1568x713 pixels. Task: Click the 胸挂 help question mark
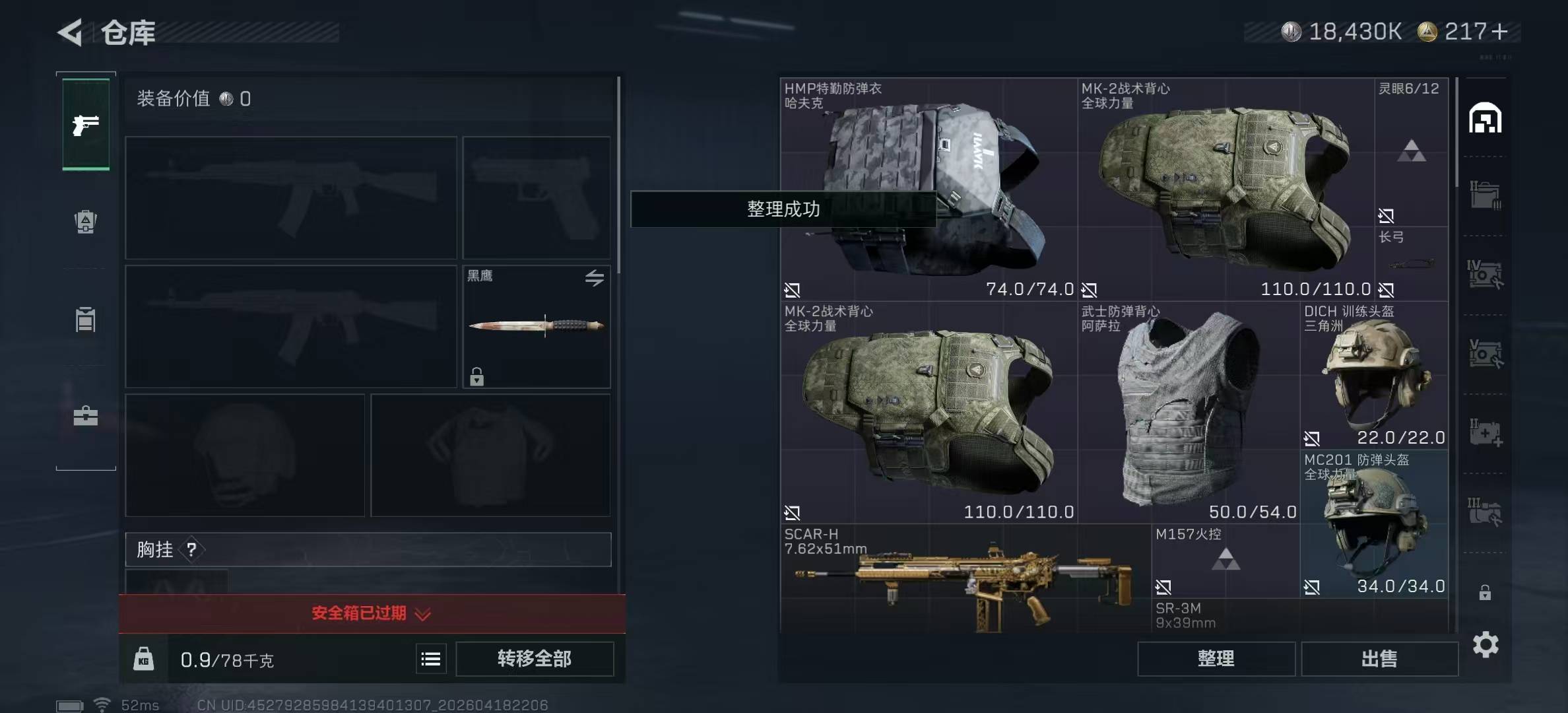pos(191,549)
